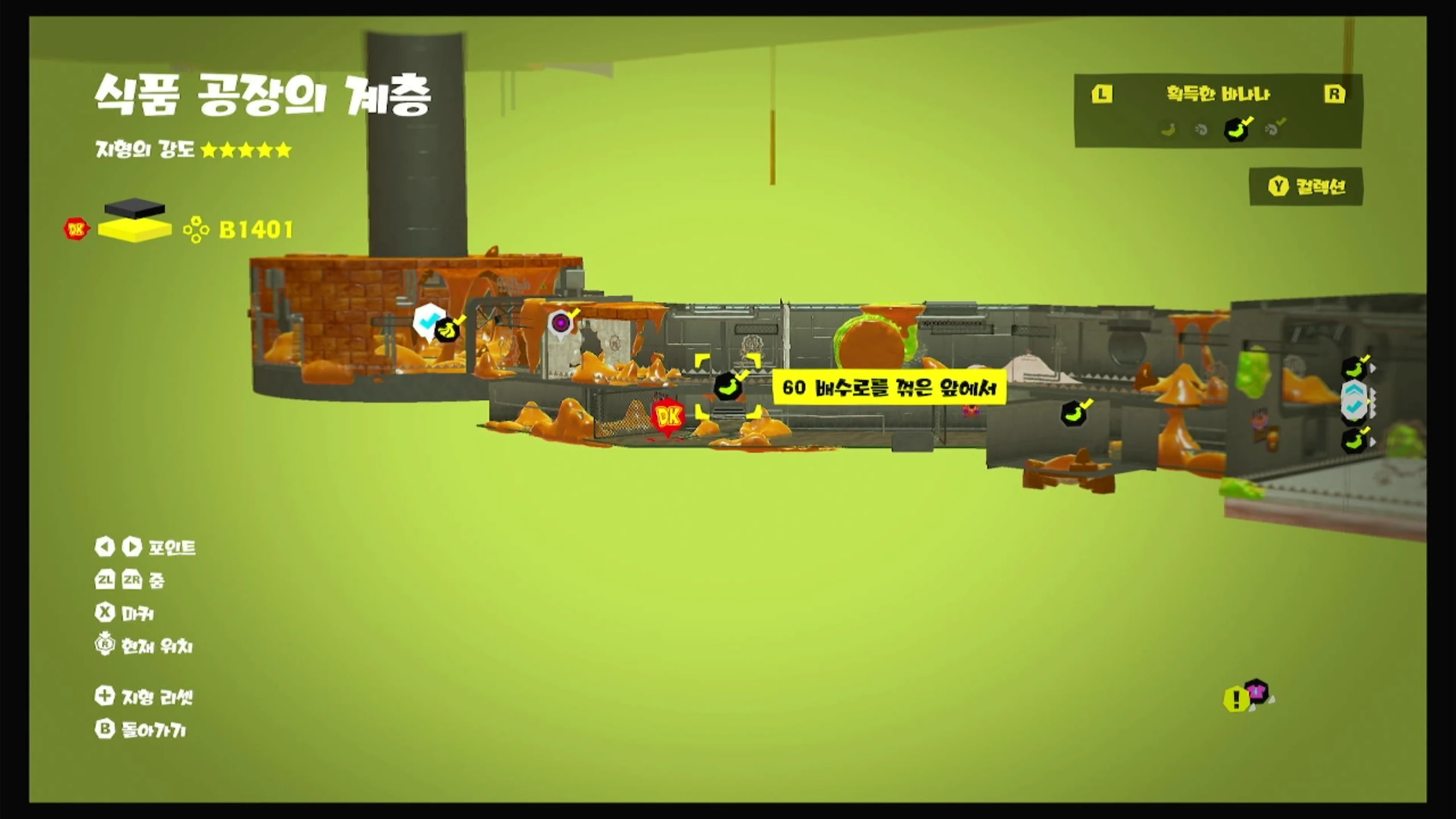This screenshot has height=819, width=1456.
Task: Choose the active collected-banana filter icon
Action: 1236,130
